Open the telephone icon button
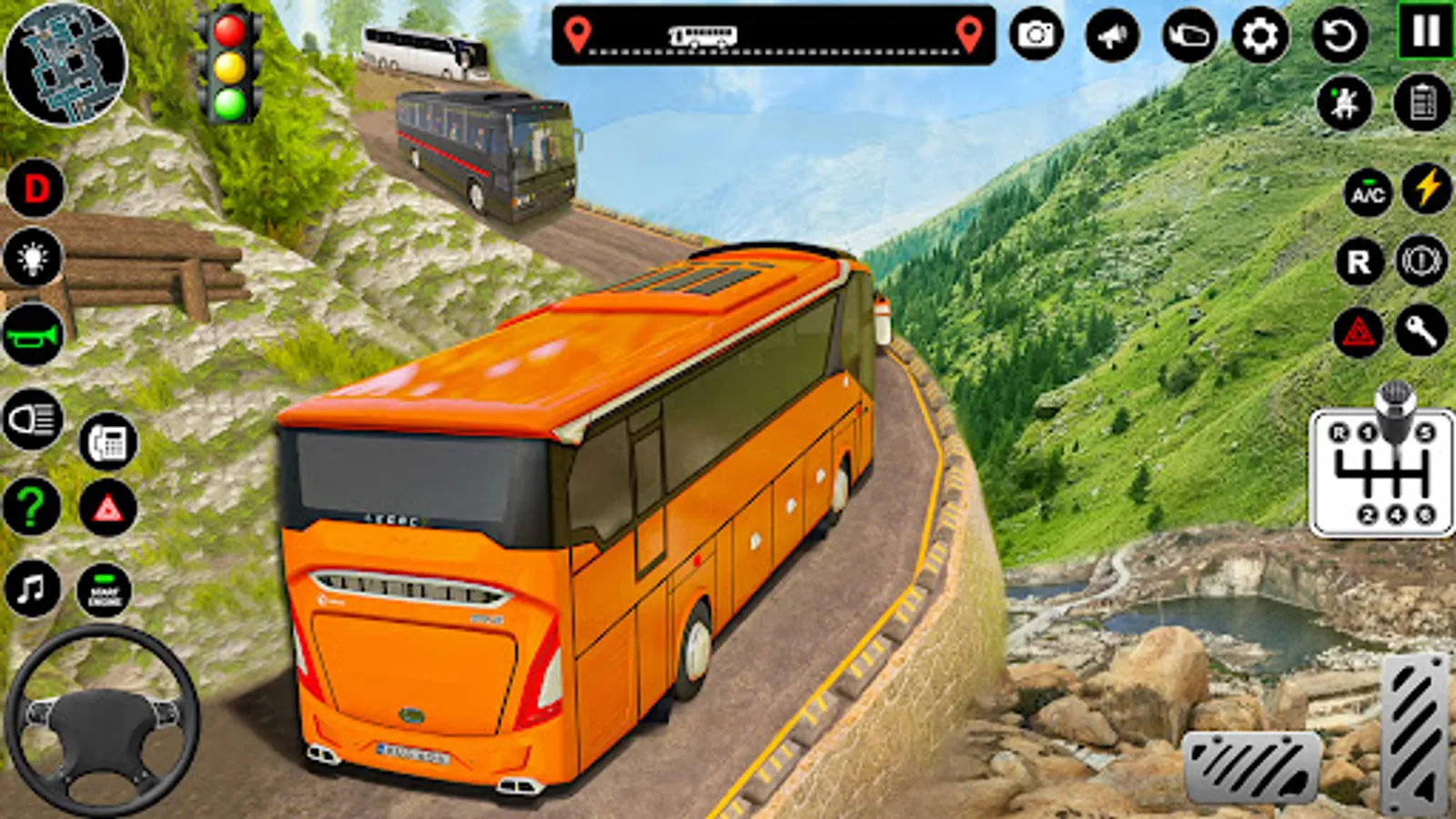 (x=108, y=442)
